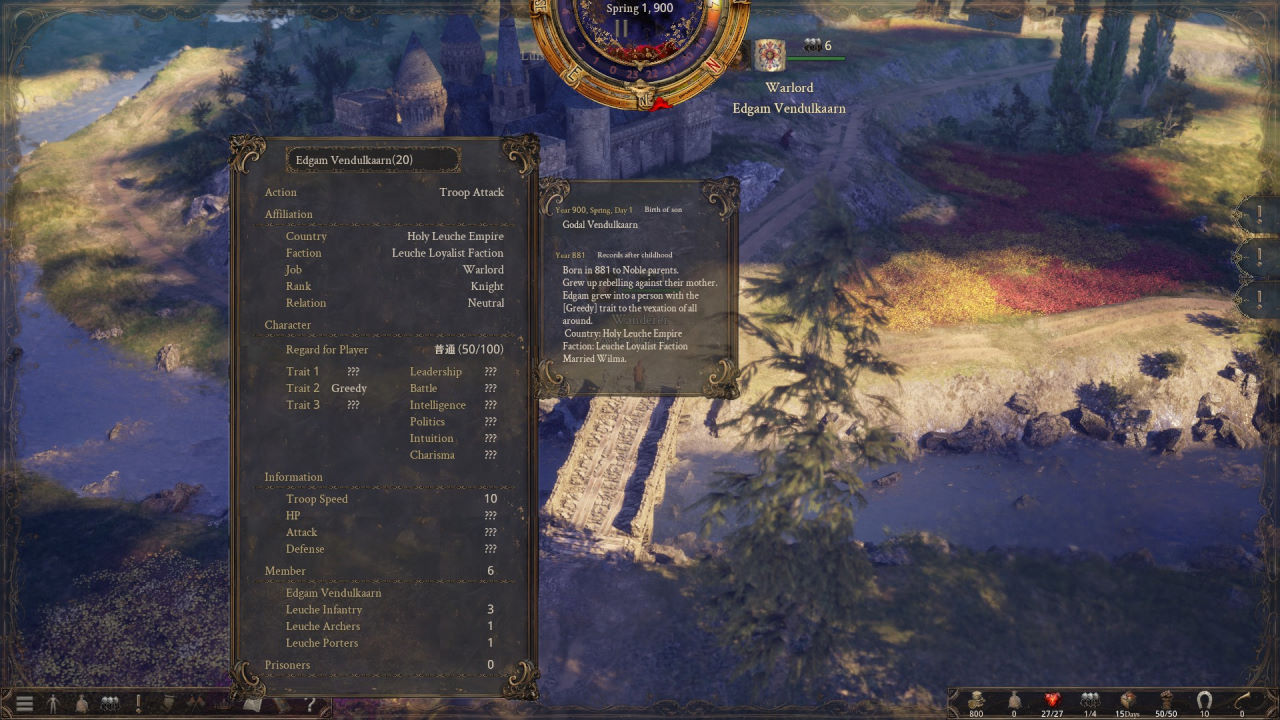Open the troop helmets panel
Image resolution: width=1280 pixels, height=720 pixels.
(x=110, y=704)
